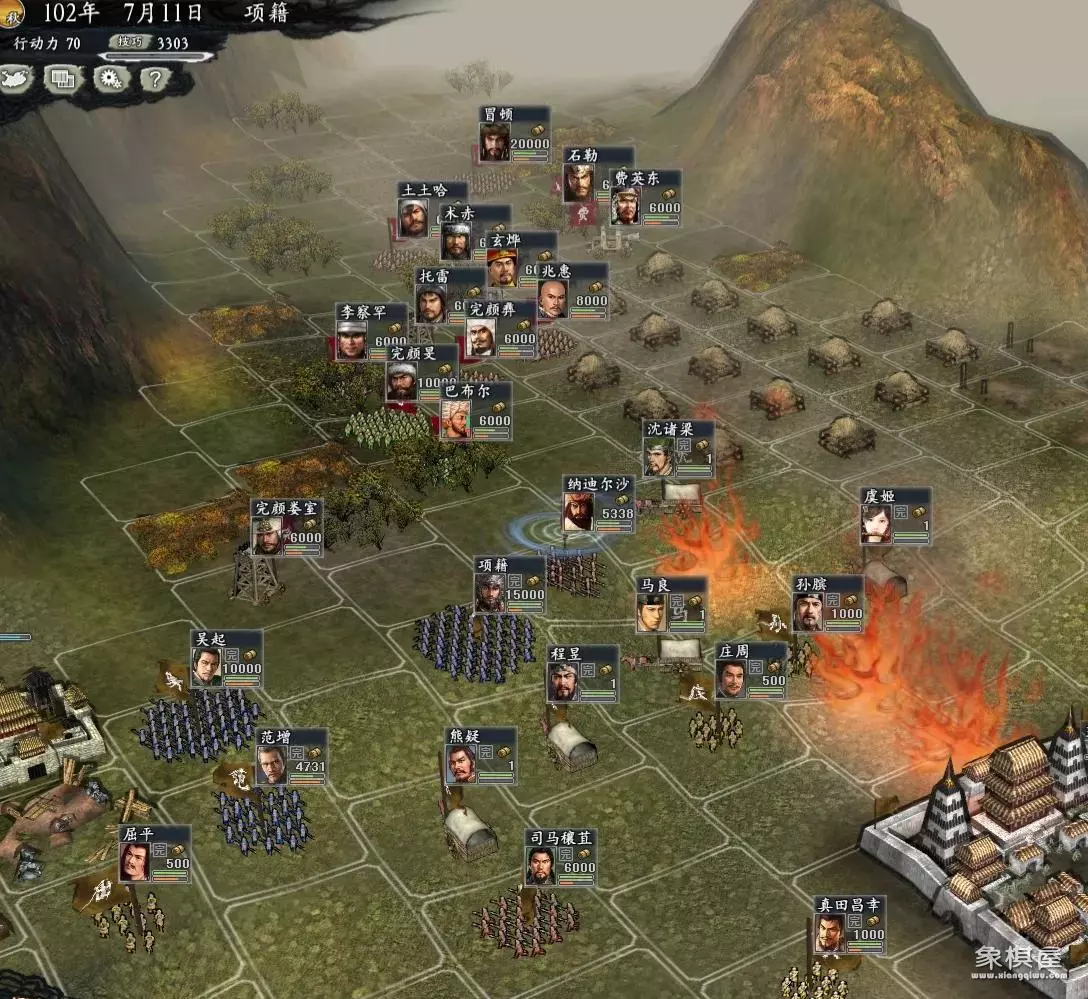Image resolution: width=1088 pixels, height=999 pixels.
Task: Select 孙膑's unit plate
Action: [x=828, y=604]
